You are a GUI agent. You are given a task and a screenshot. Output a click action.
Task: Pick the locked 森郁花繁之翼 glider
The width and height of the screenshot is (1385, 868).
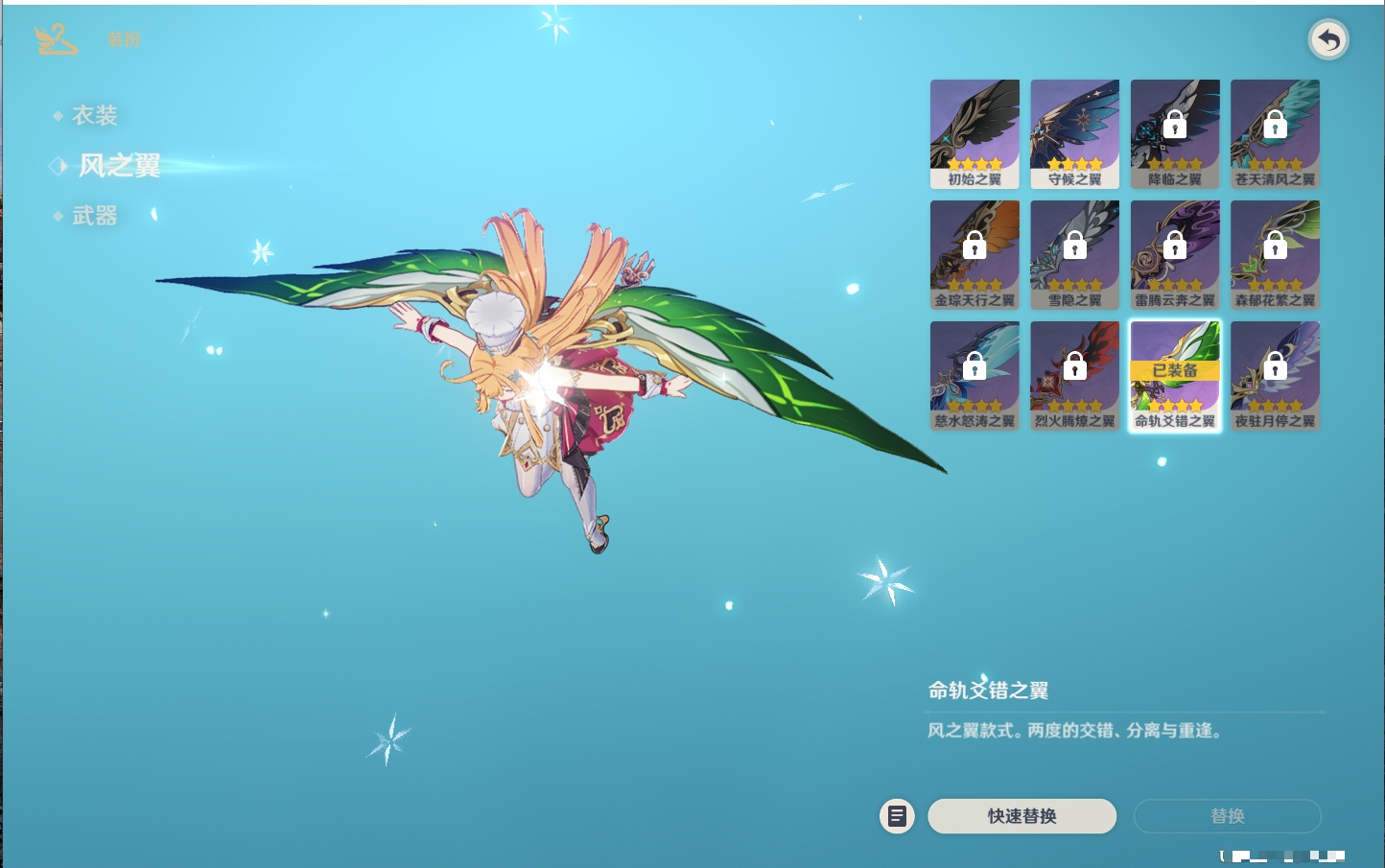1275,254
